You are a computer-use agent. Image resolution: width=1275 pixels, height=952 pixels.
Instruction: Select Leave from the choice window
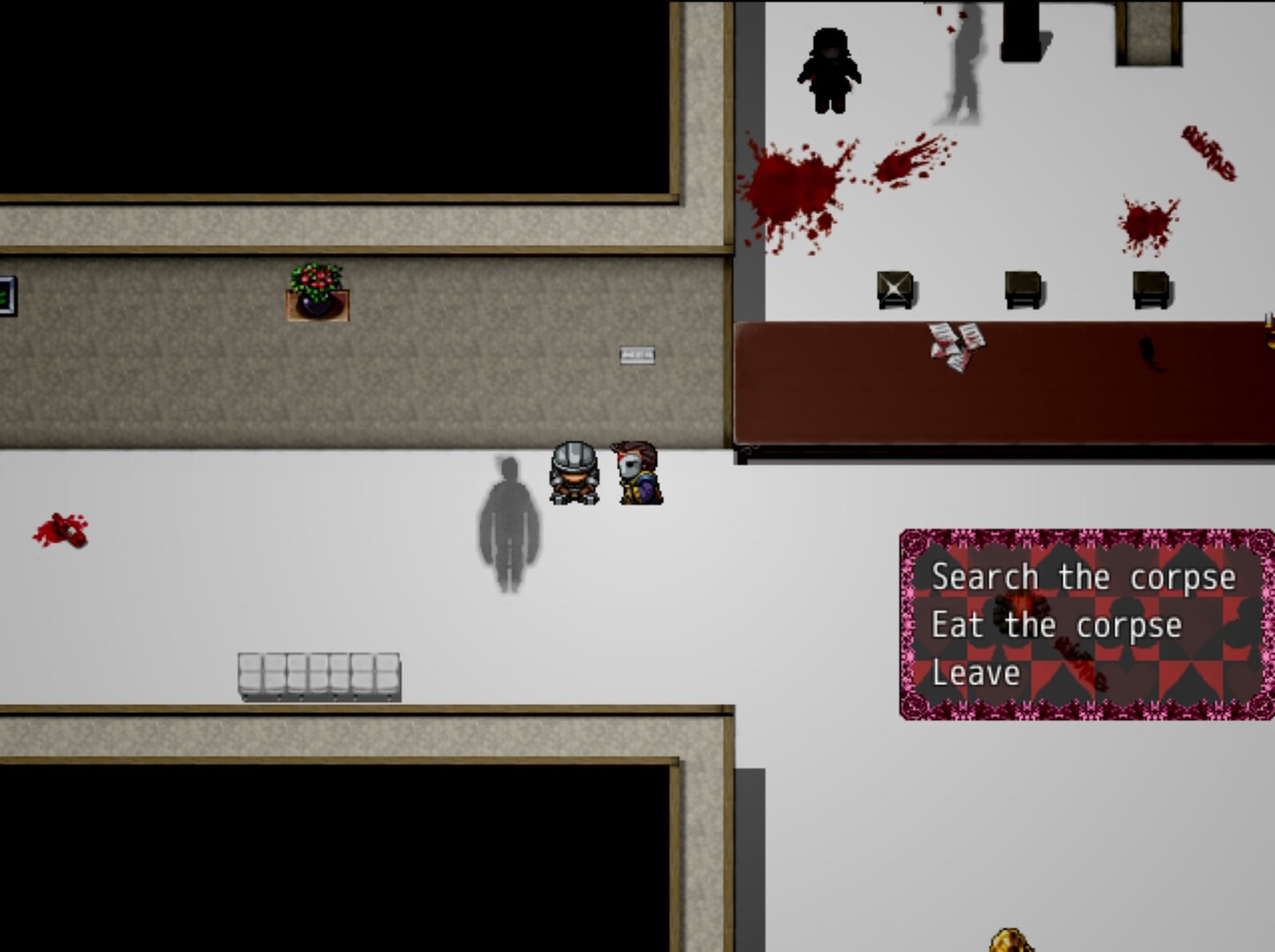coord(974,673)
